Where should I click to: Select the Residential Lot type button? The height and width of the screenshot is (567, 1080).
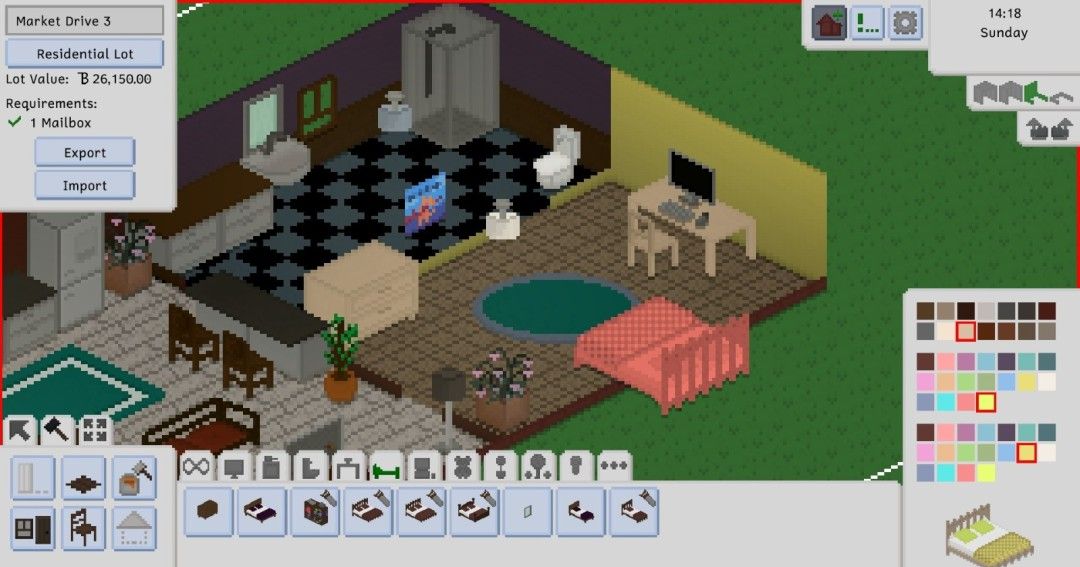85,53
